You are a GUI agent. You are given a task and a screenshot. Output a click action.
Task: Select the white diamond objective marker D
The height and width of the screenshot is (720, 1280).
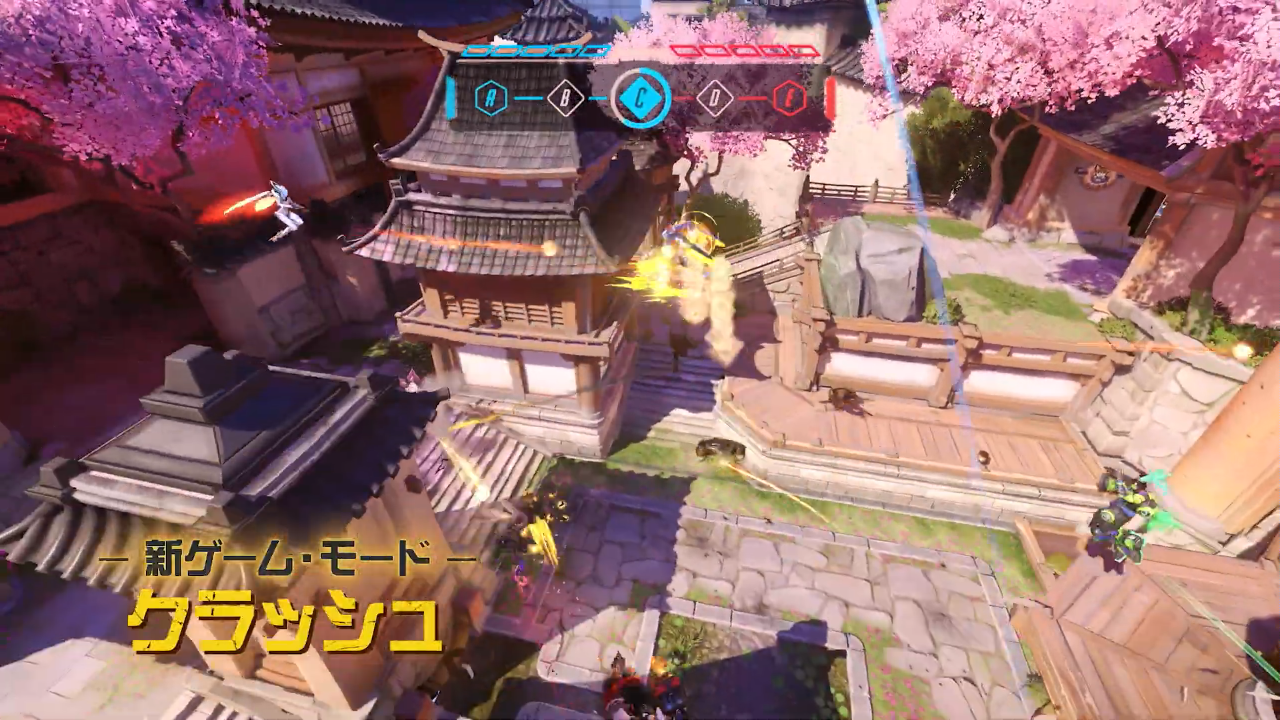tap(714, 97)
